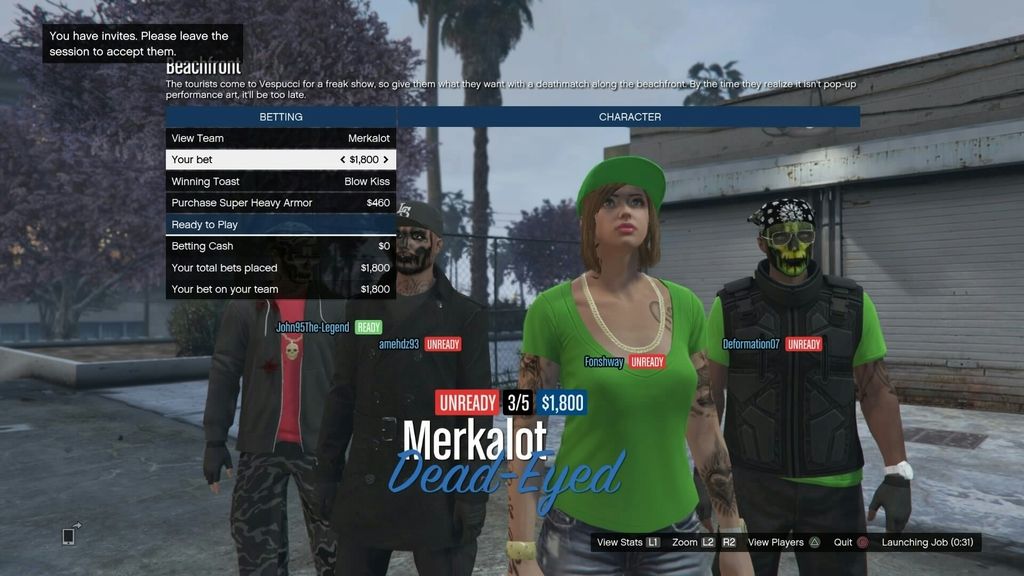Open the CHARACTER tab

coord(629,117)
